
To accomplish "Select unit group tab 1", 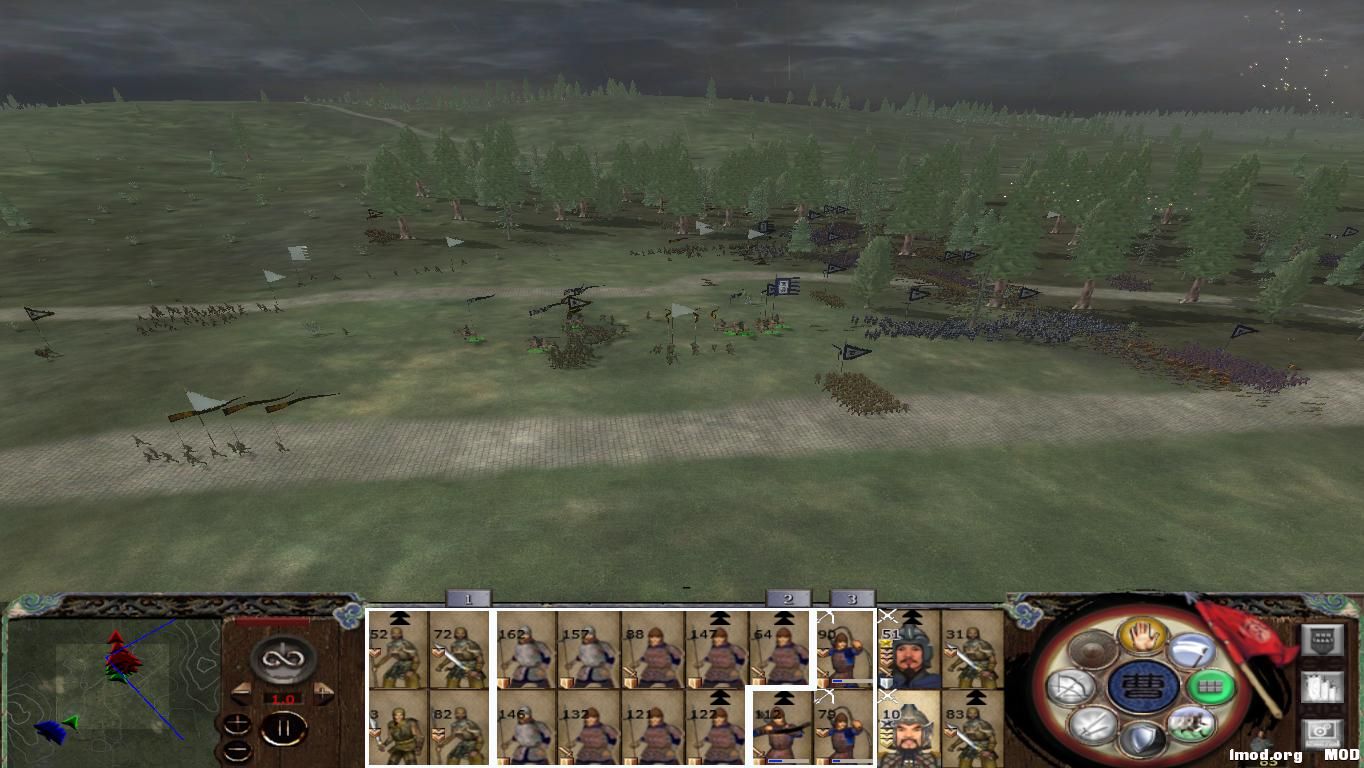I will pyautogui.click(x=467, y=598).
